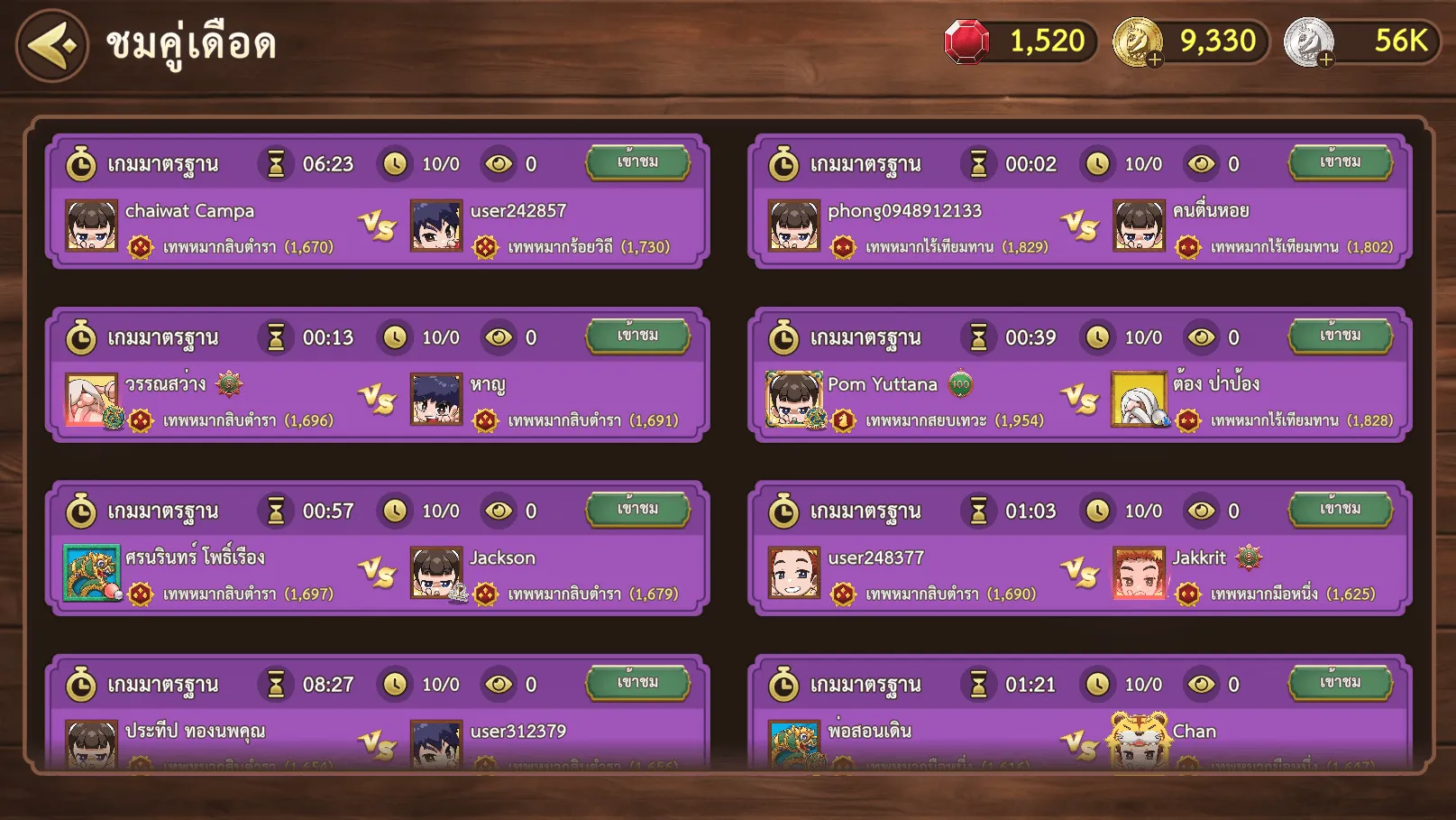Spectate the 00:13 timer match
The height and width of the screenshot is (820, 1456).
(637, 336)
